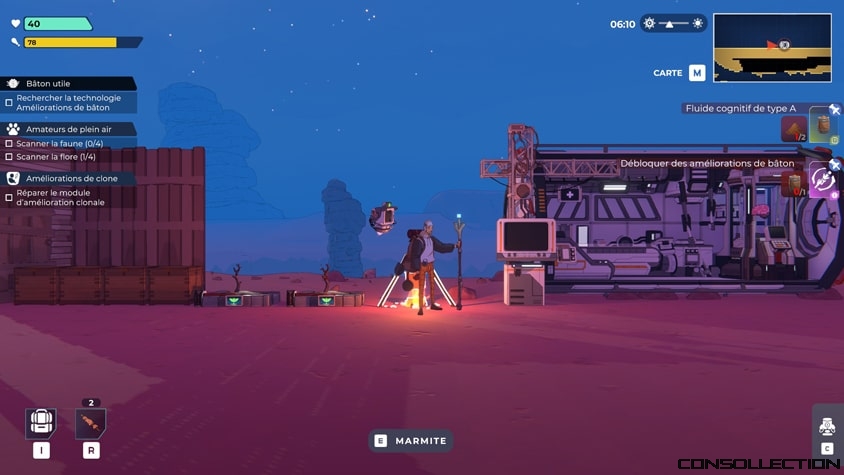Viewport: 844px width, 475px height.
Task: Click the minimap
Action: pos(772,47)
